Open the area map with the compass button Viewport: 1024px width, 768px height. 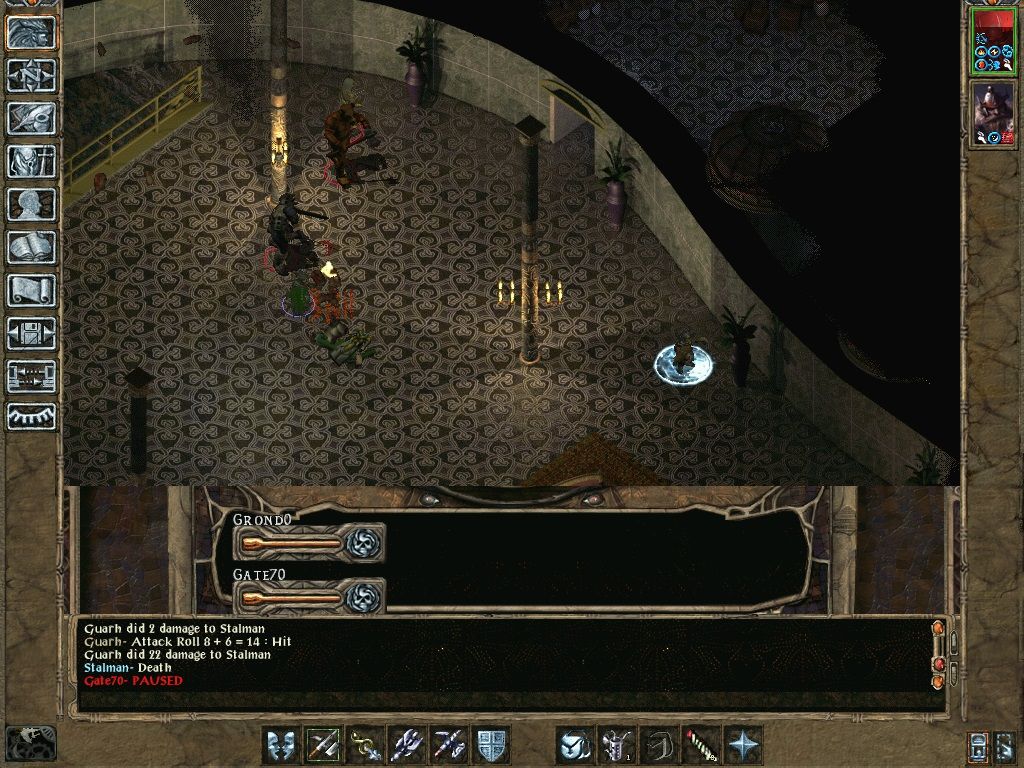click(x=32, y=75)
